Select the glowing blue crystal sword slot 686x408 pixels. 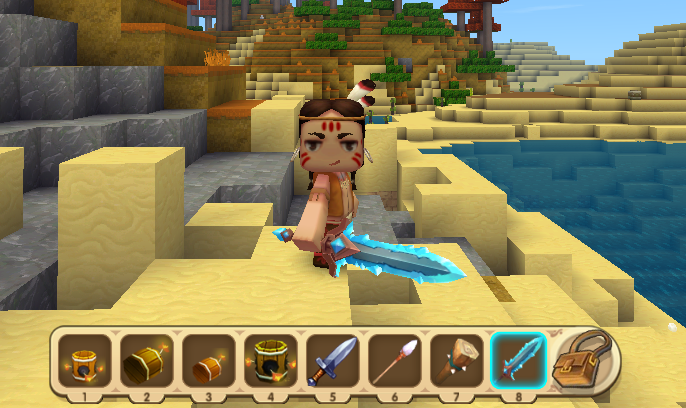[519, 361]
